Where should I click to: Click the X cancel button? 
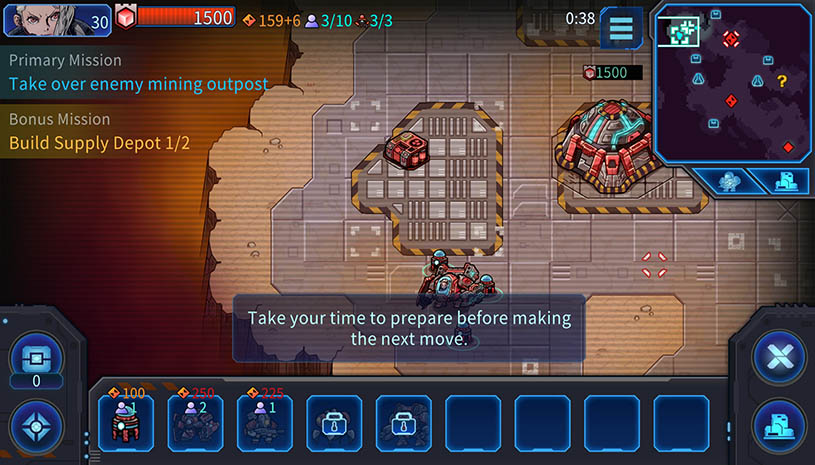point(778,357)
